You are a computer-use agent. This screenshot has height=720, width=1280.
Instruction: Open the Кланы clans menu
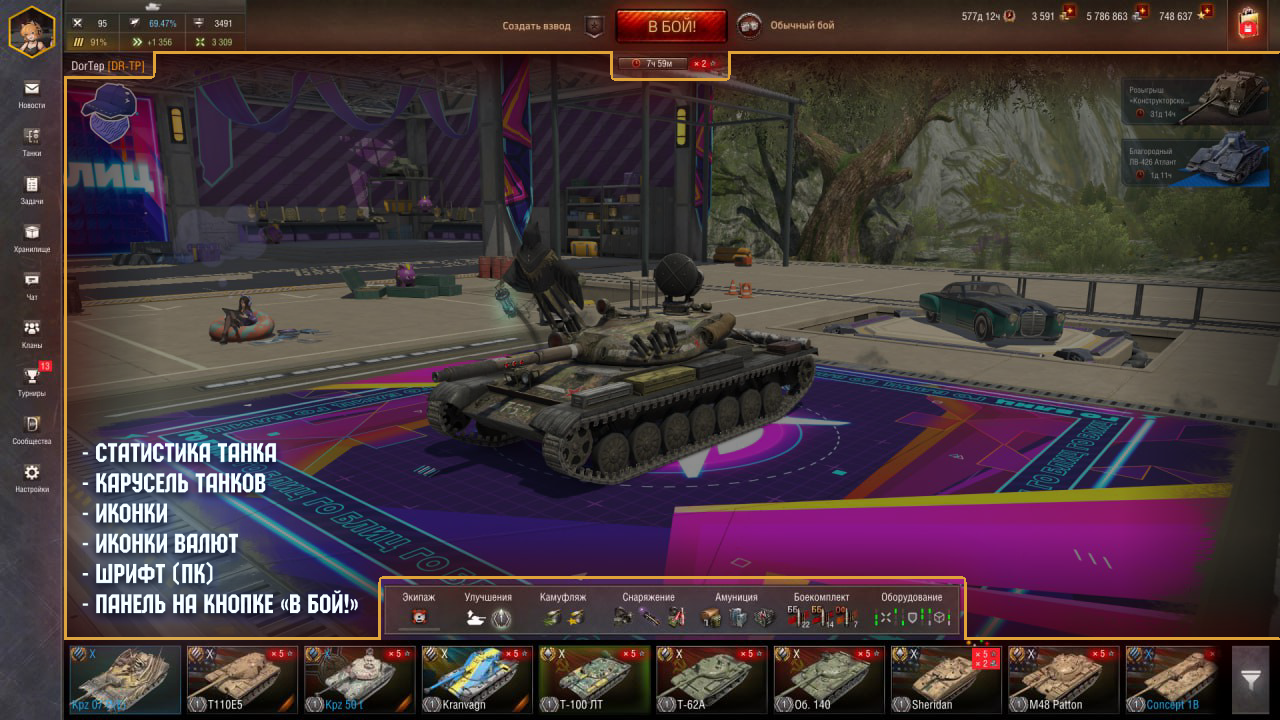[32, 334]
